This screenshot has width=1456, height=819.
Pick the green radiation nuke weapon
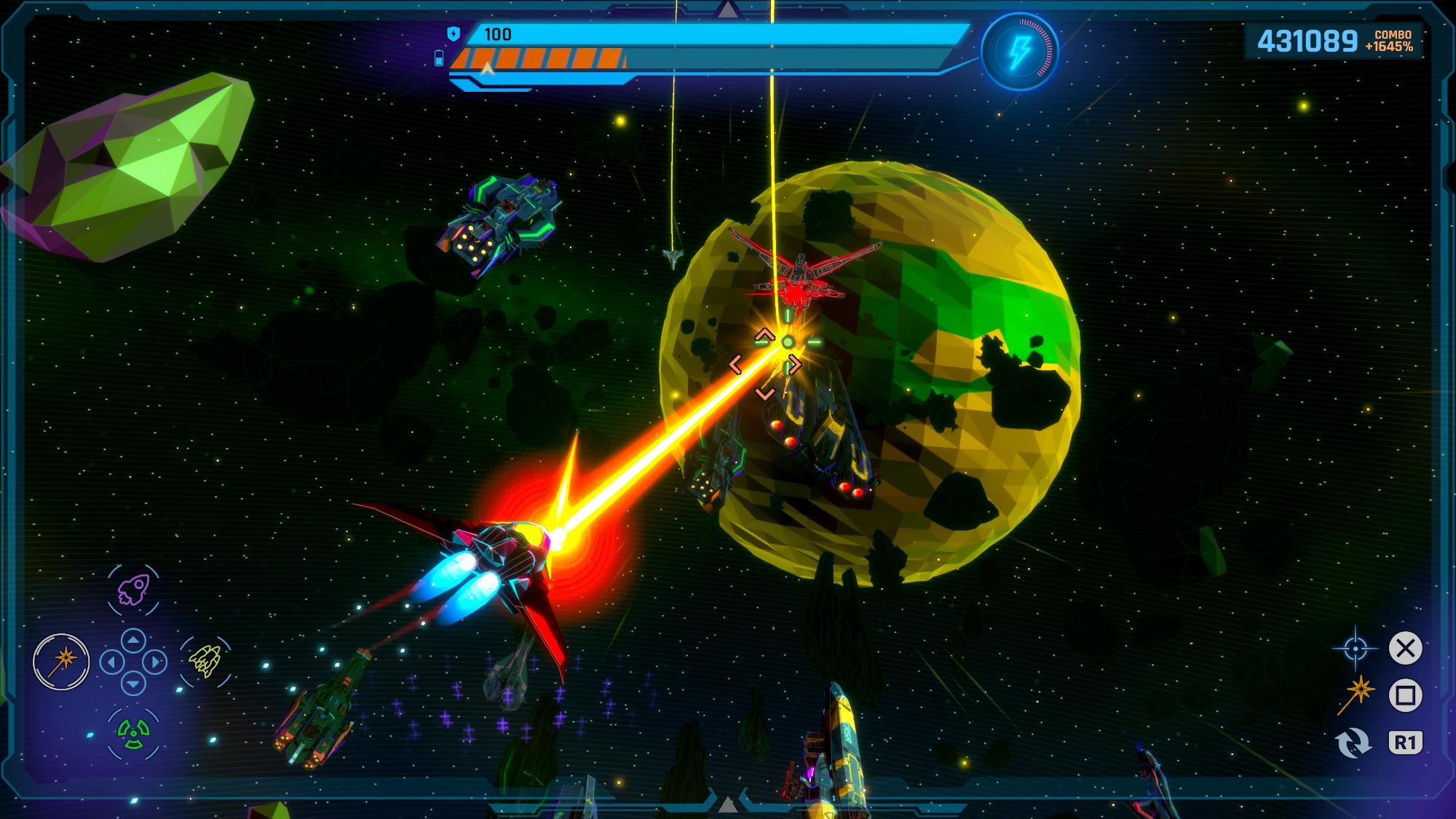click(133, 733)
